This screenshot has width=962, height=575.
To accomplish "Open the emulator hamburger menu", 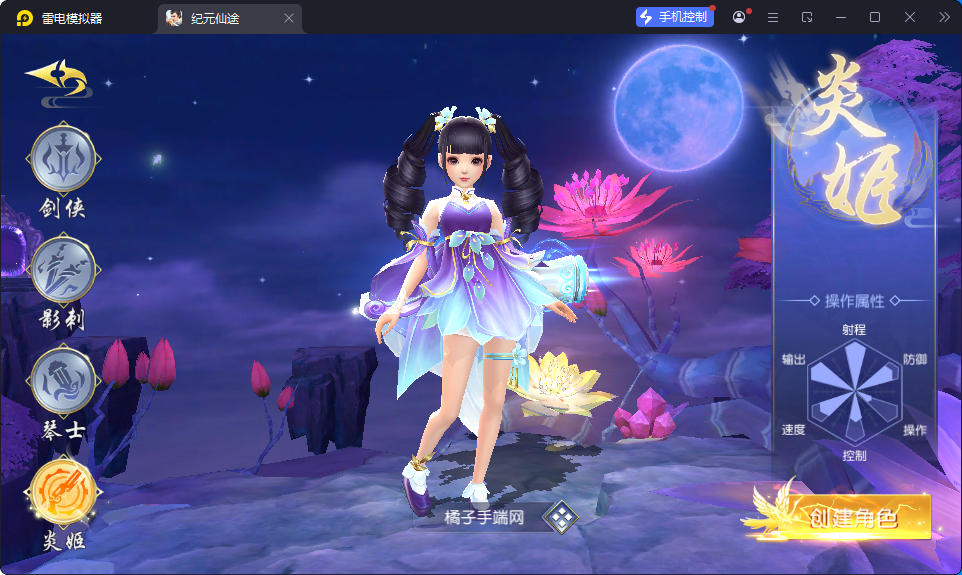I will (773, 17).
